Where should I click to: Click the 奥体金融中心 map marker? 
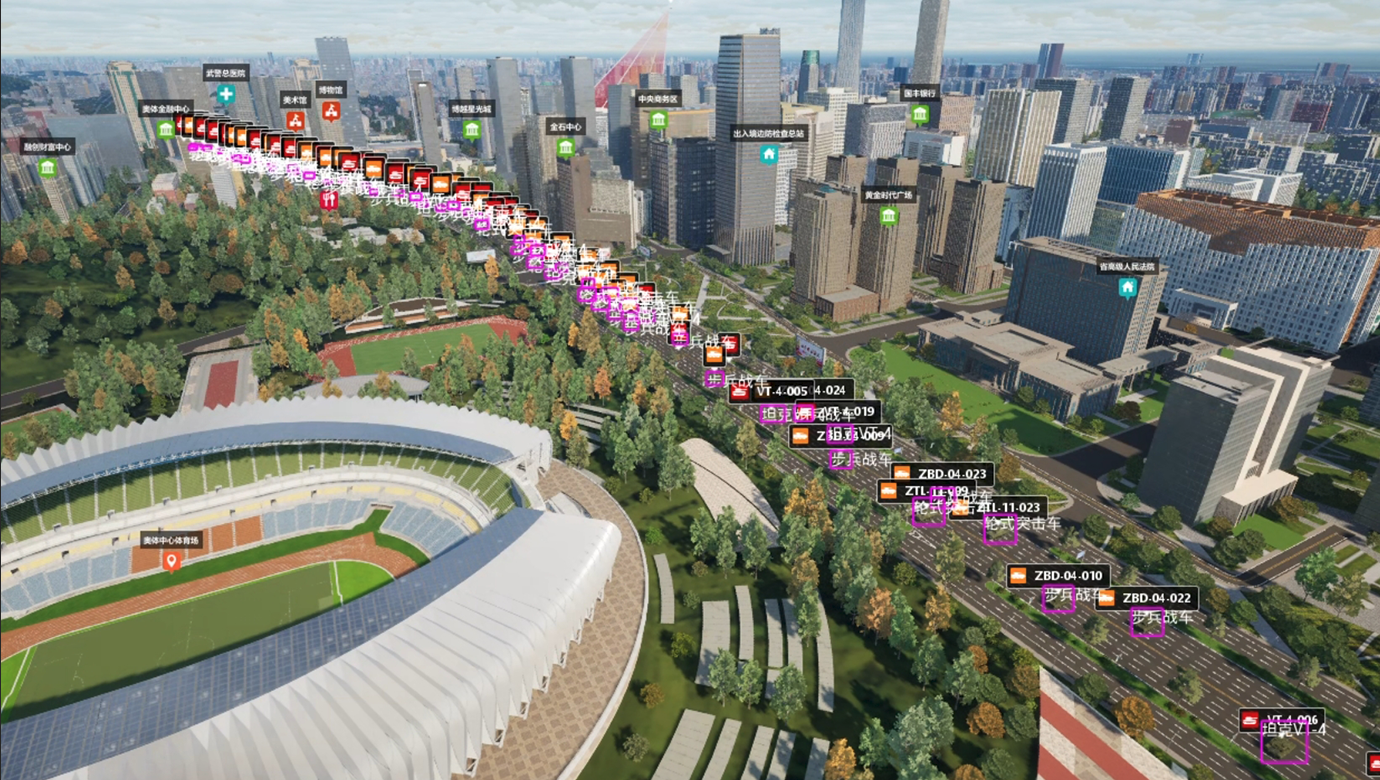[x=165, y=129]
